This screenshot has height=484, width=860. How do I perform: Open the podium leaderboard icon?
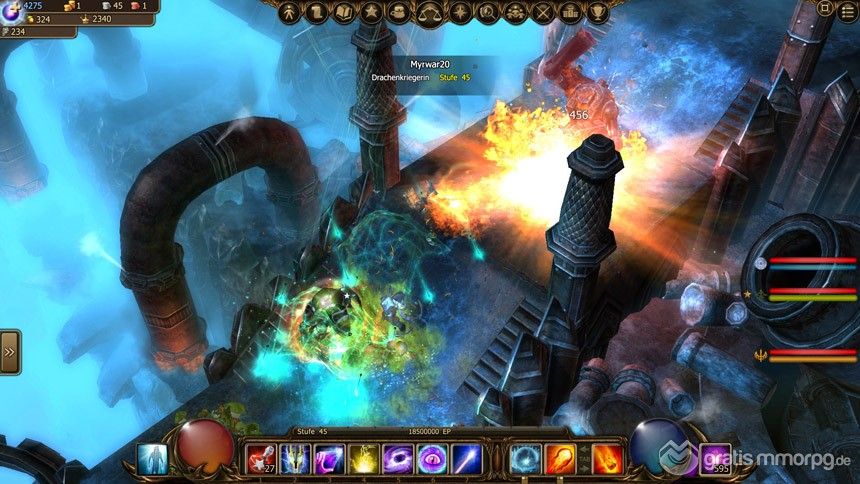[x=572, y=13]
